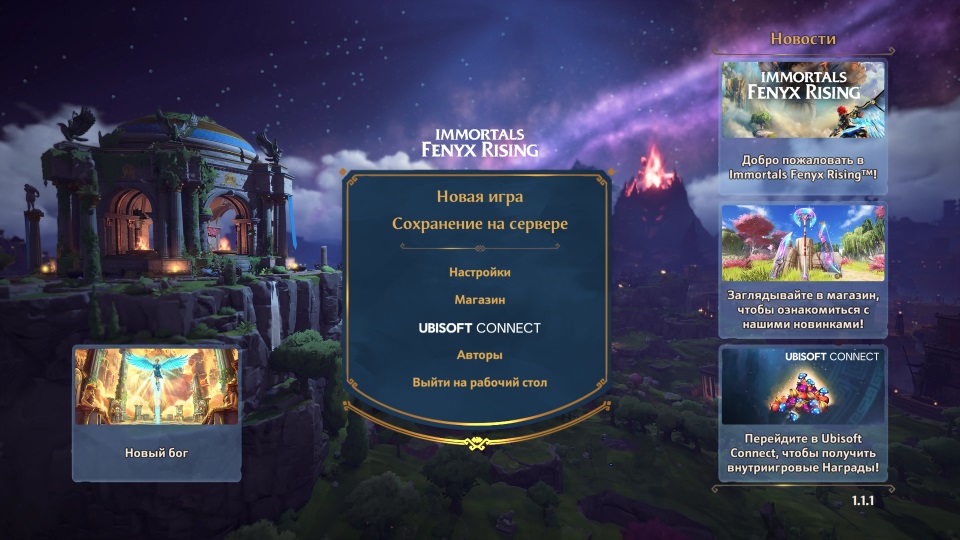Viewport: 960px width, 540px height.
Task: Open the Магазин store
Action: point(479,299)
